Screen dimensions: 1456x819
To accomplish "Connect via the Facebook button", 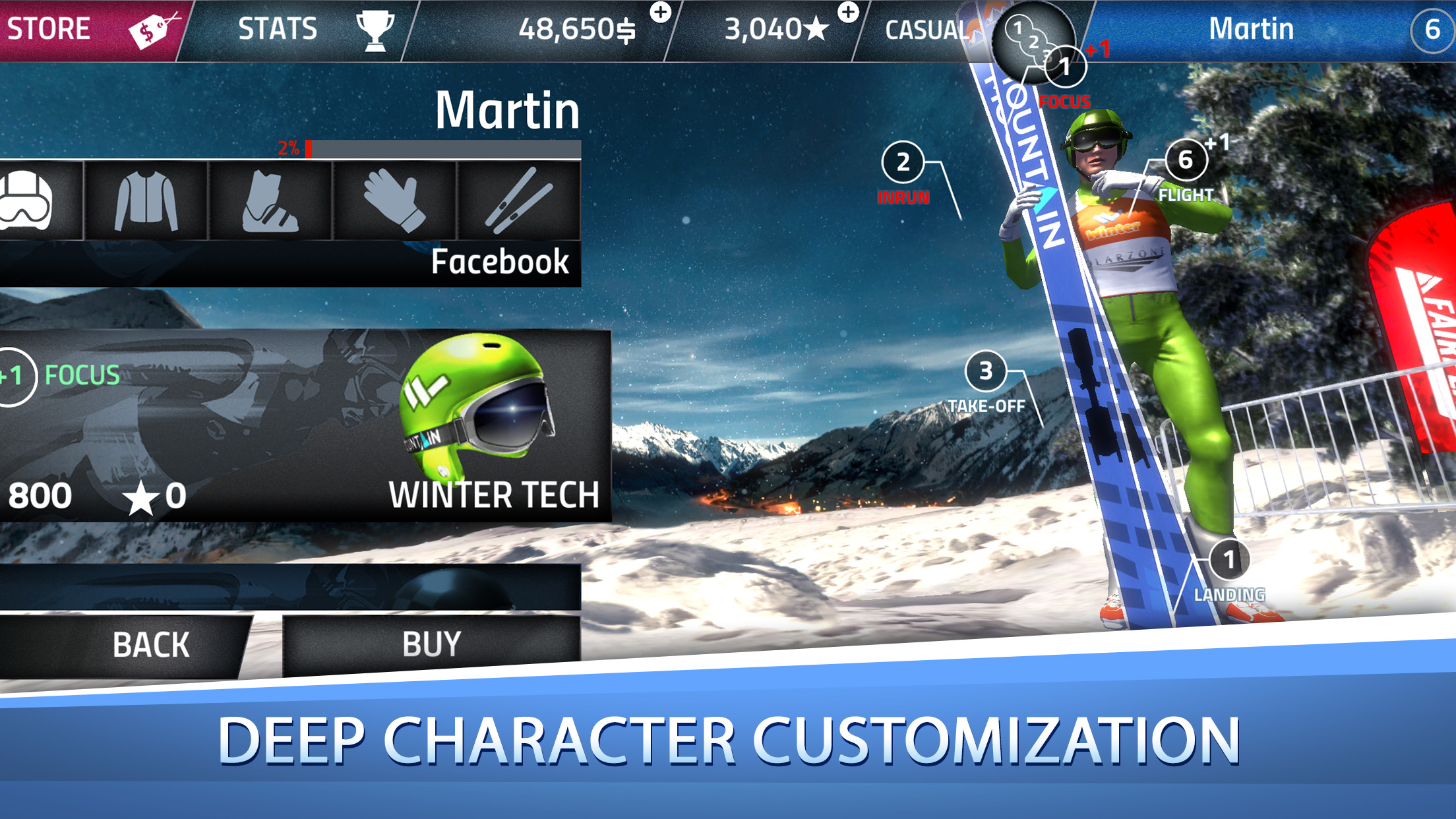I will (x=499, y=262).
